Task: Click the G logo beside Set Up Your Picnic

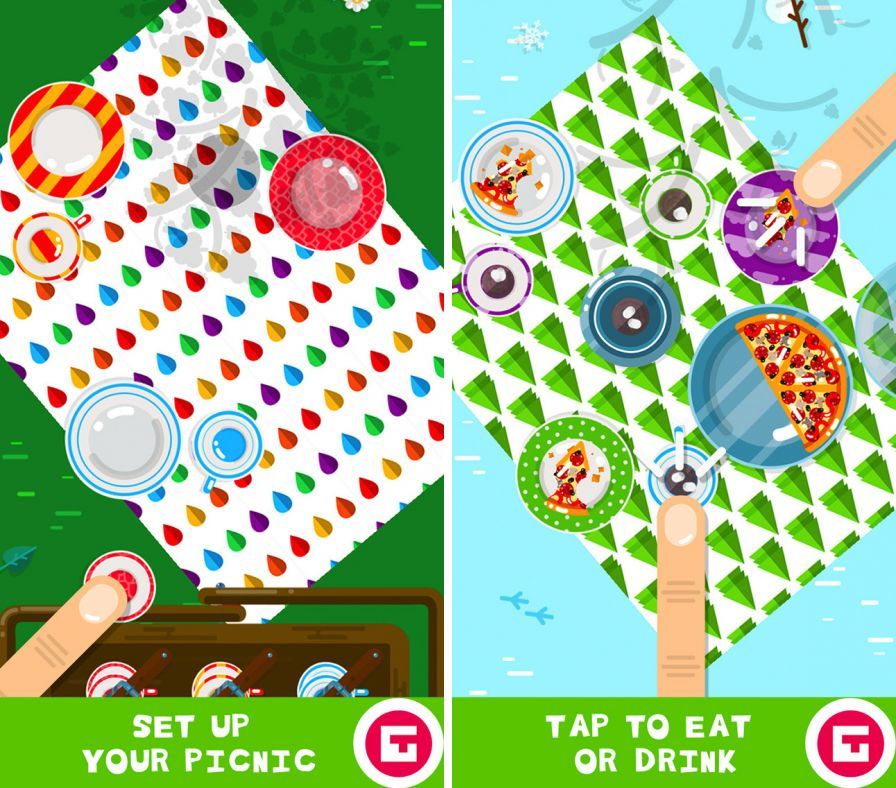Action: tap(396, 742)
